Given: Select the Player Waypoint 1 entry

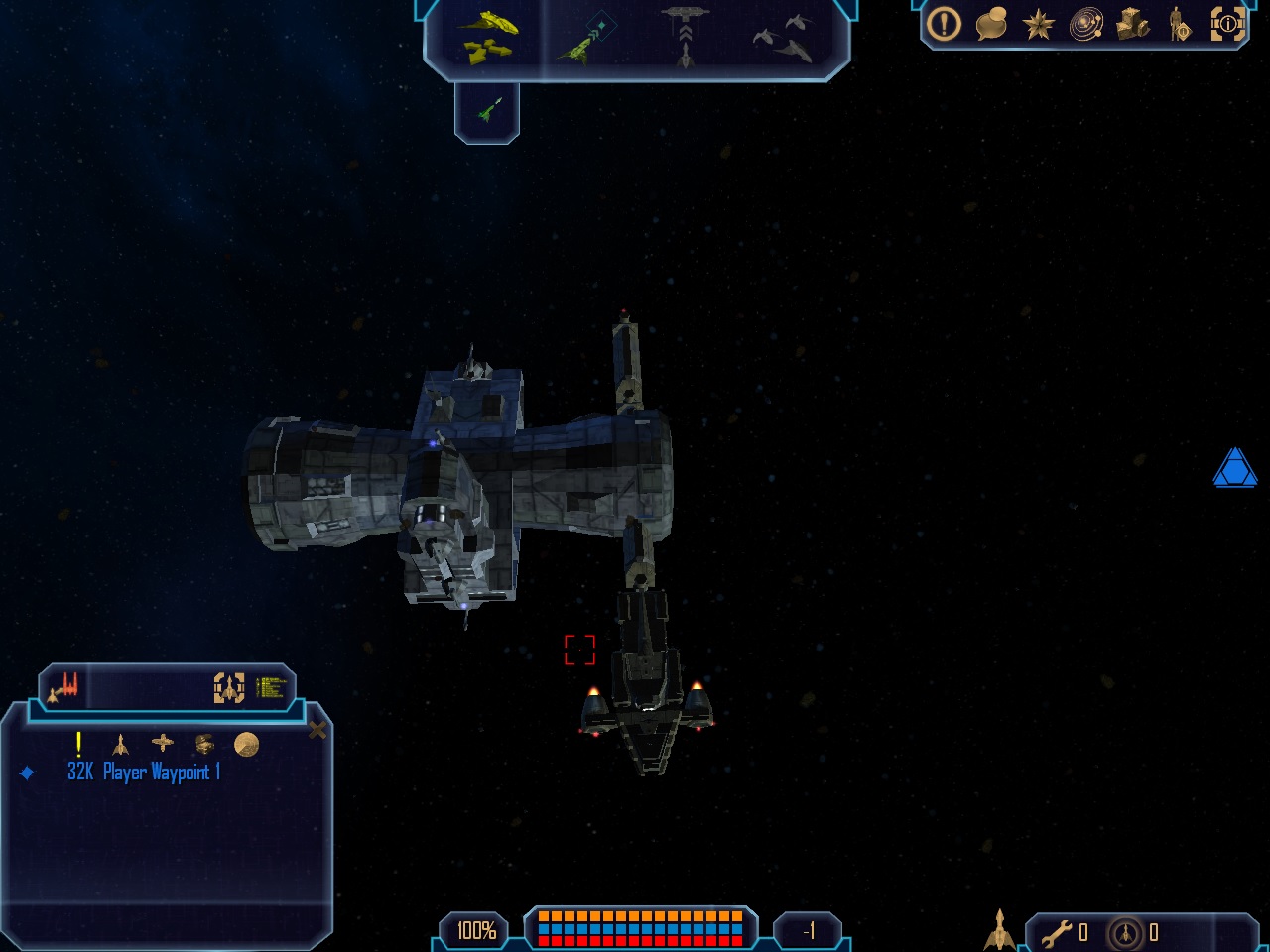Looking at the screenshot, I should tap(144, 773).
